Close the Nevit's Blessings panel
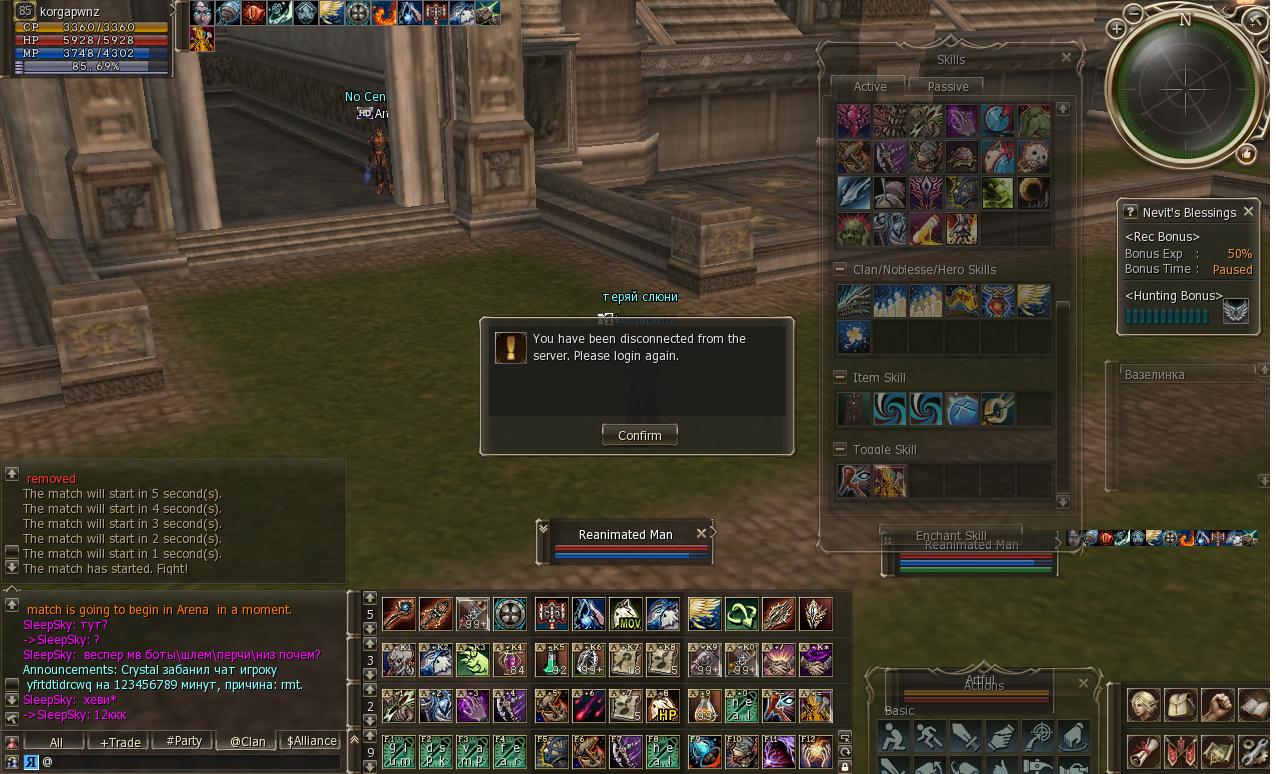 click(x=1248, y=212)
